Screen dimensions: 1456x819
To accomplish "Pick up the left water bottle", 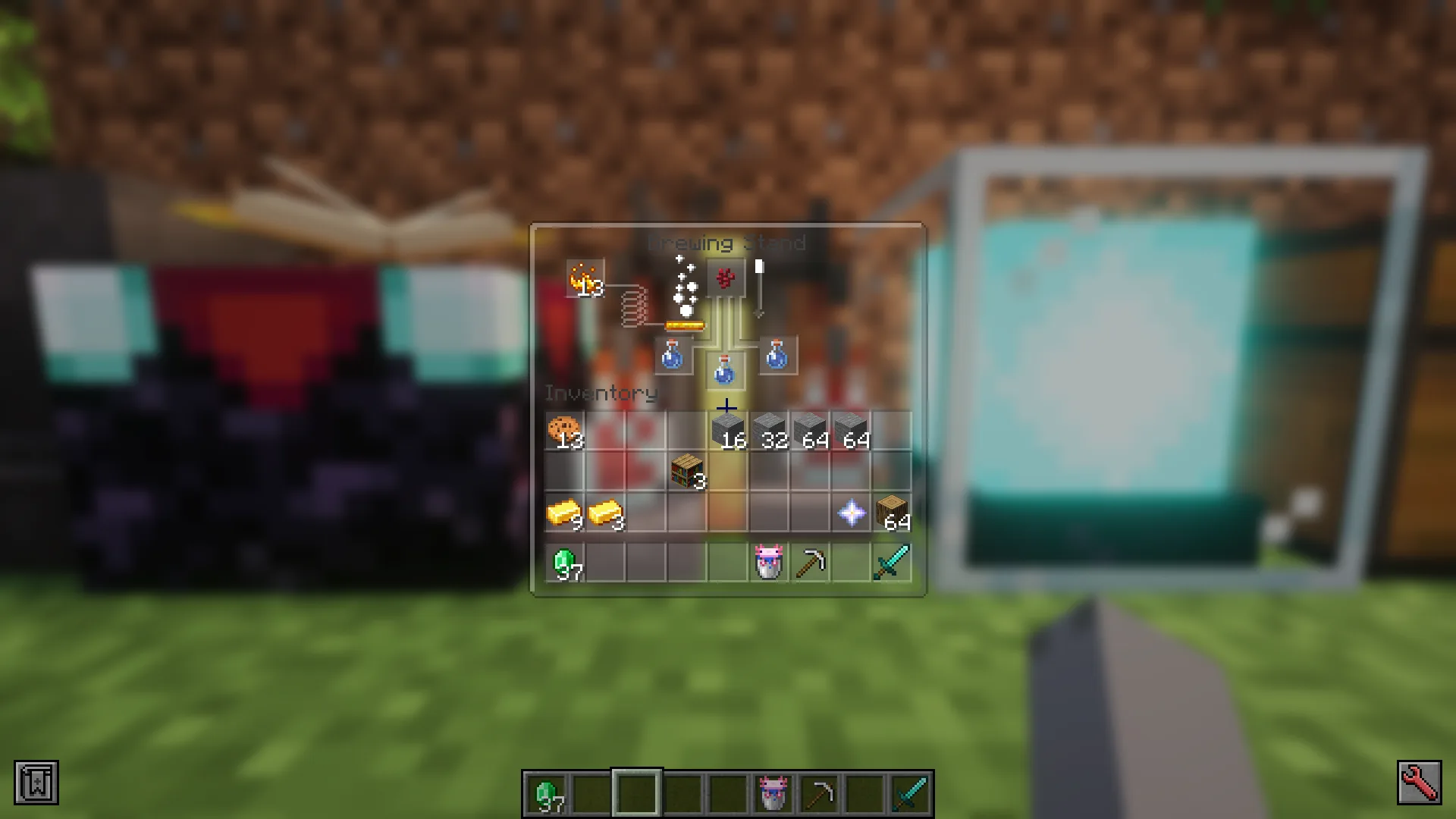I will tap(672, 356).
